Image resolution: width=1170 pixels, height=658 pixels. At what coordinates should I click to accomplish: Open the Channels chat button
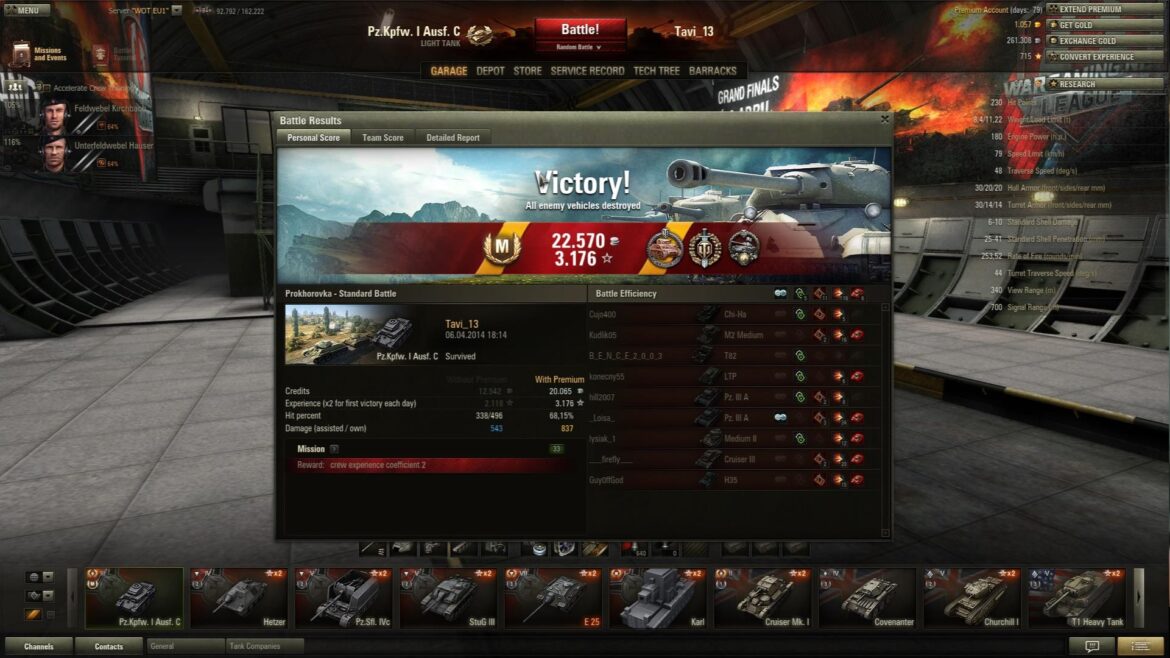(x=39, y=647)
